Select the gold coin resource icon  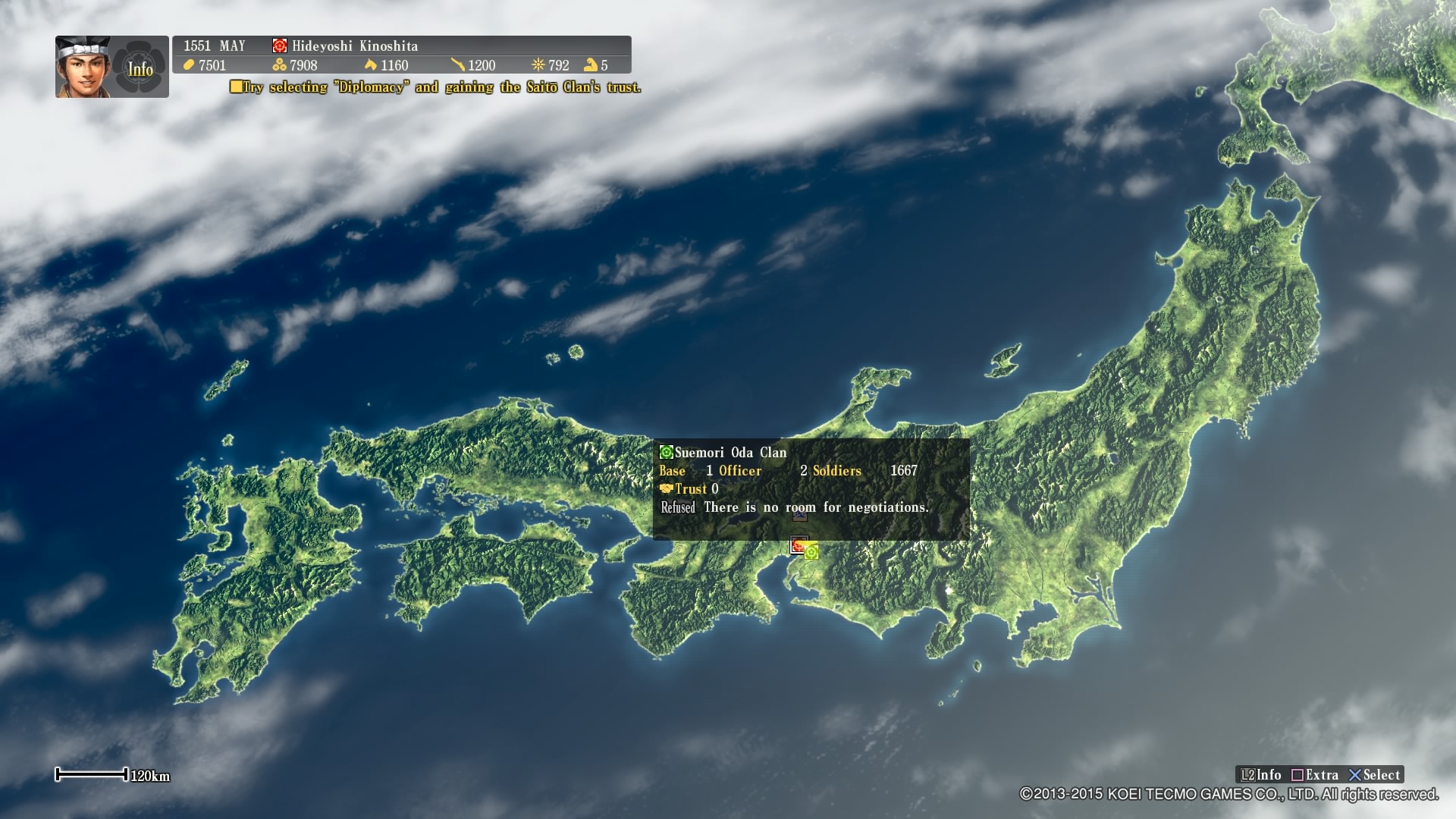[x=188, y=66]
